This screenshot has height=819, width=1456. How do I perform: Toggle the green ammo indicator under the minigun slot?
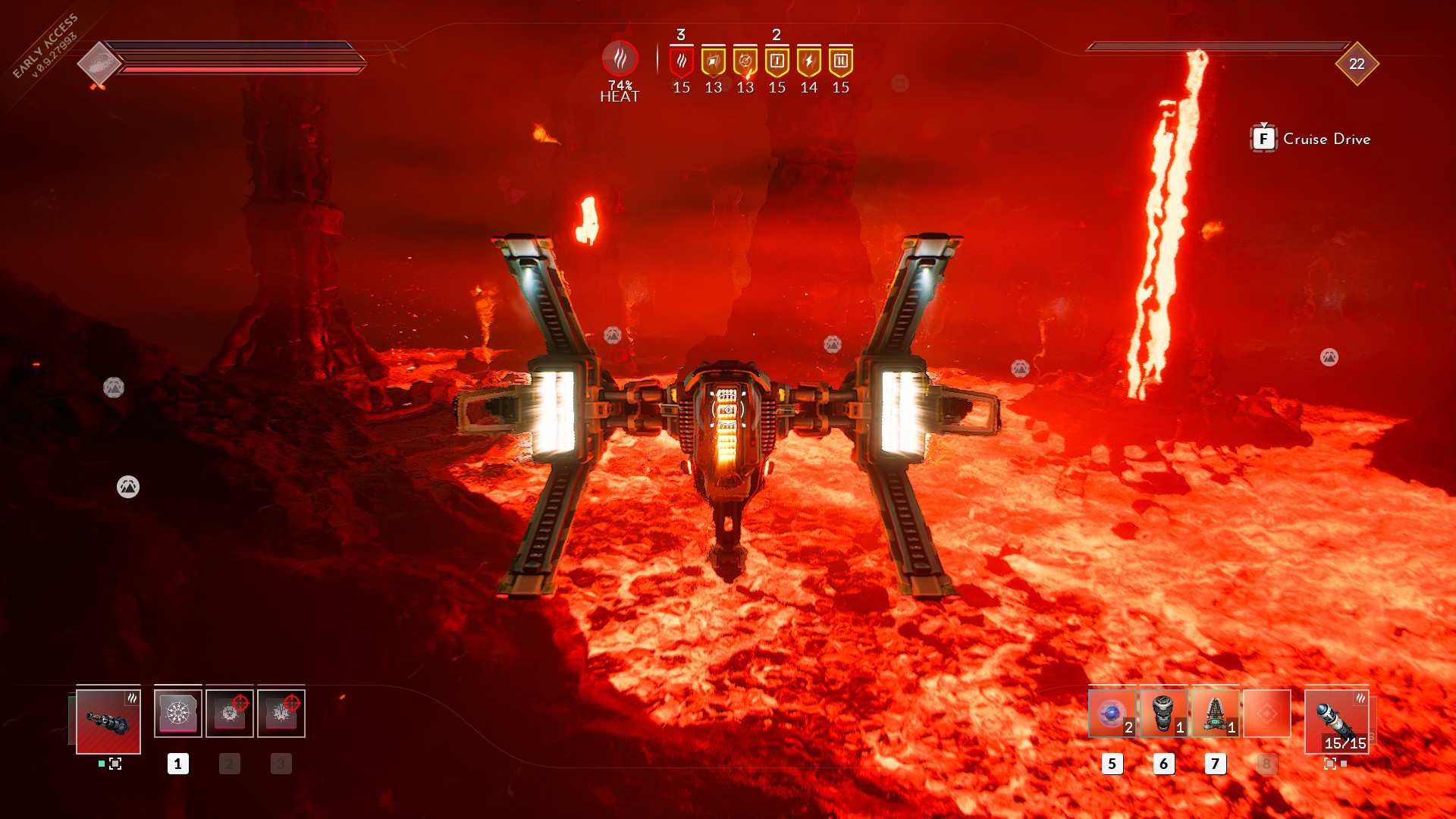pos(101,764)
